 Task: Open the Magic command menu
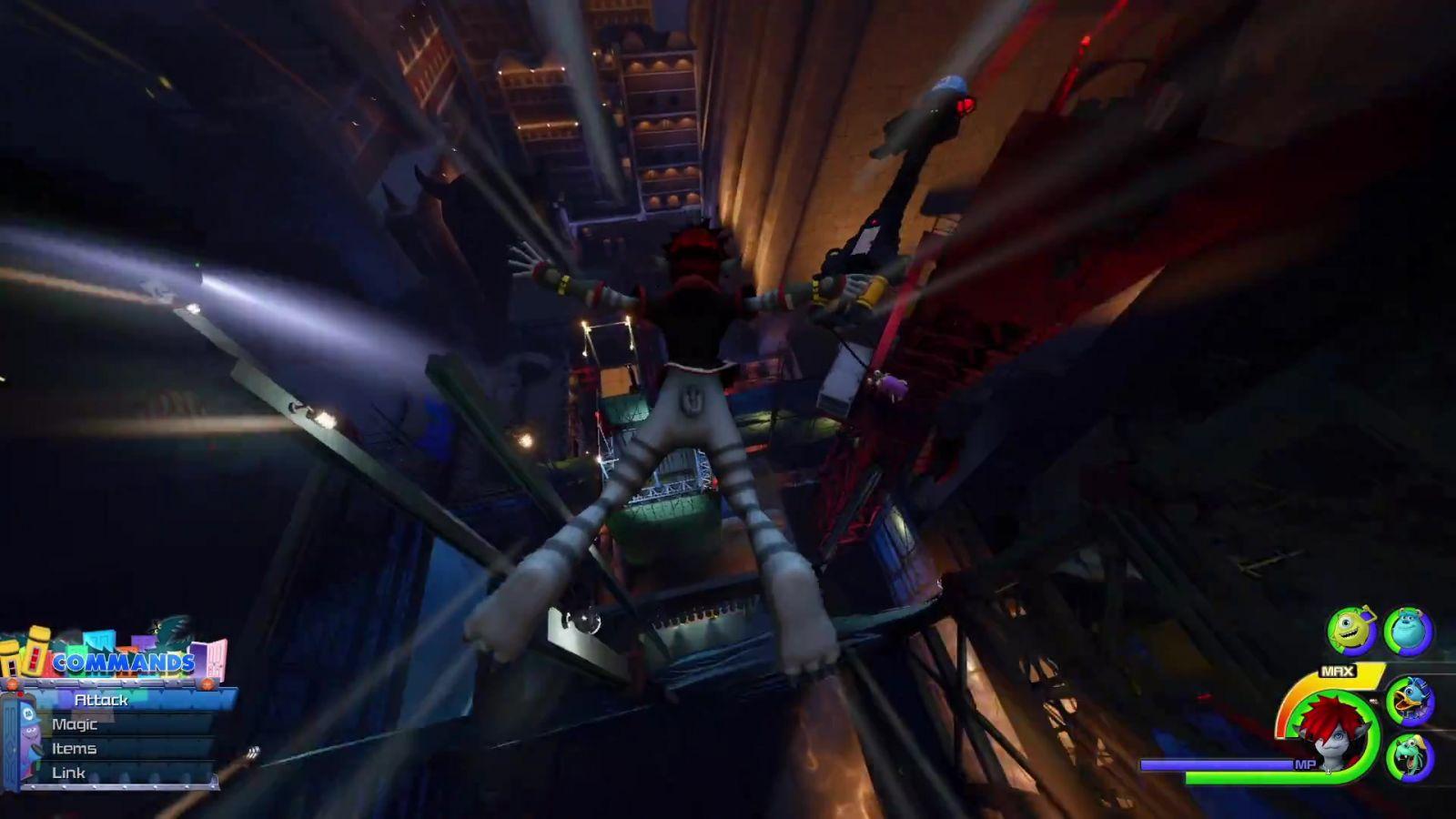coord(75,724)
